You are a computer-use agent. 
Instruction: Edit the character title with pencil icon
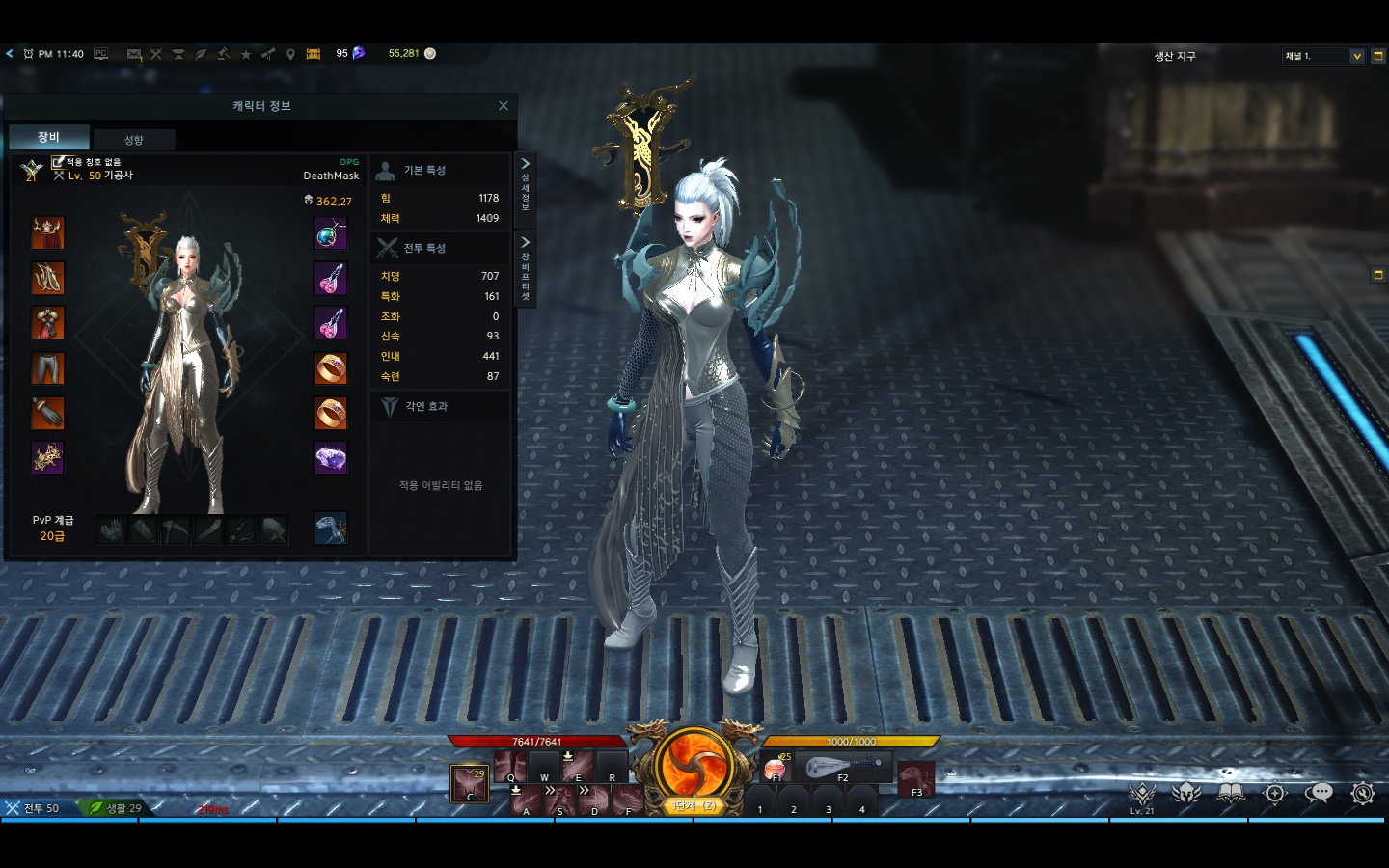tap(58, 162)
